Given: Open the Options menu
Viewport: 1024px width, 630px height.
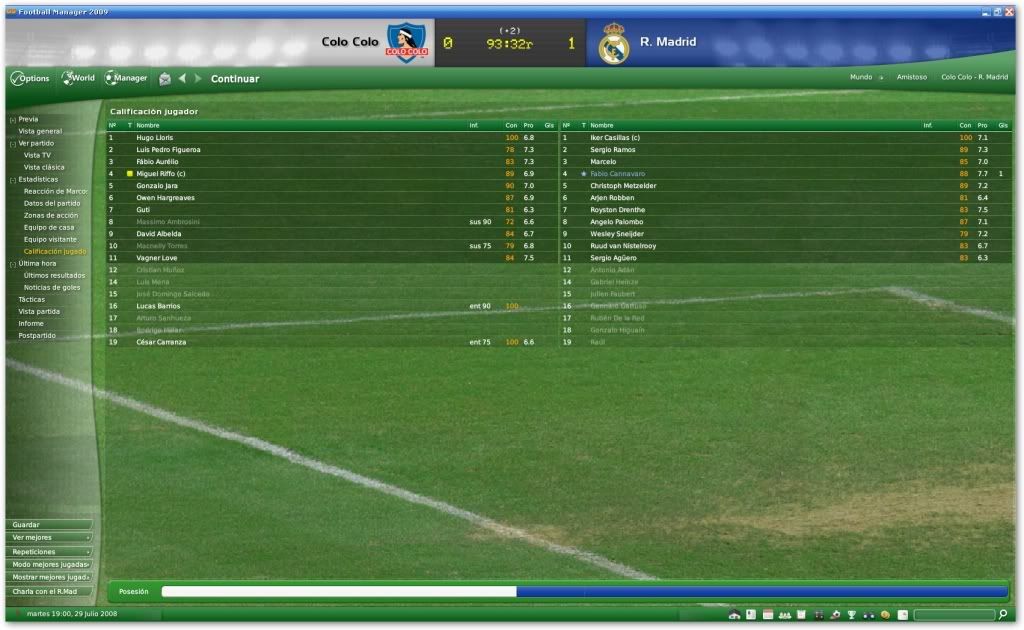Looking at the screenshot, I should [x=30, y=78].
